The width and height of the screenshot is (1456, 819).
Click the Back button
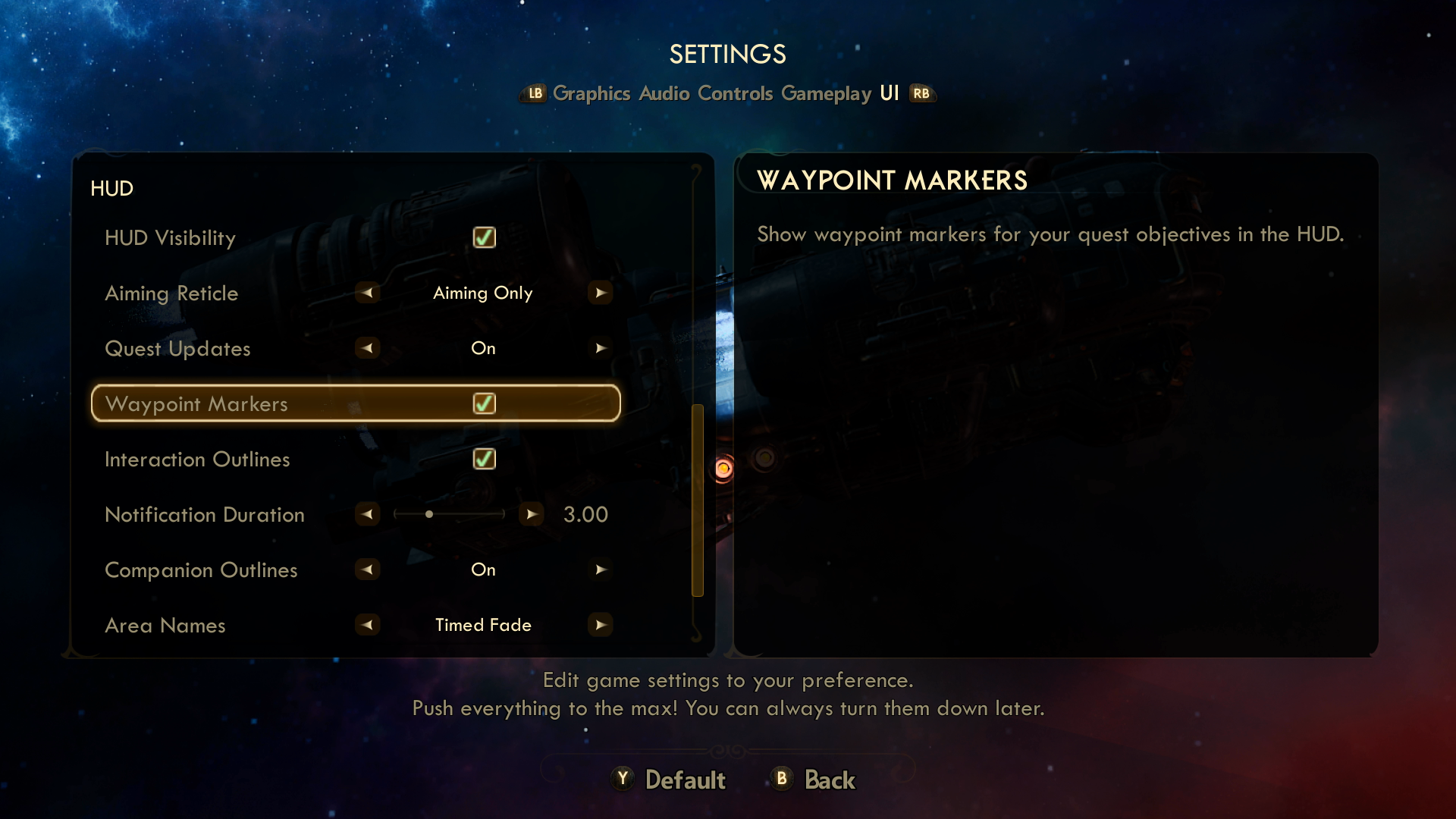click(830, 779)
